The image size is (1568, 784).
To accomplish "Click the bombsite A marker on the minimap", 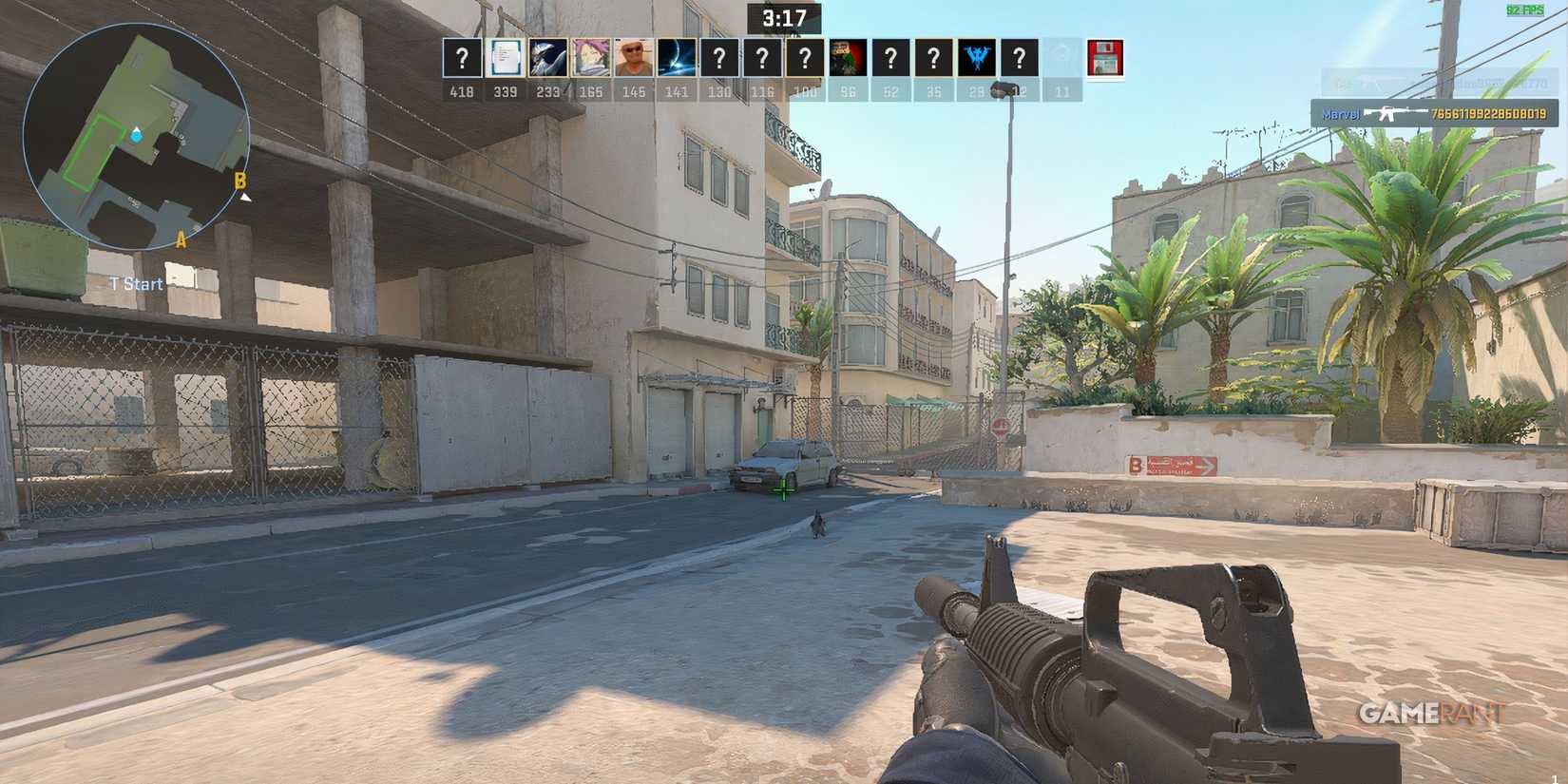I will pyautogui.click(x=179, y=239).
